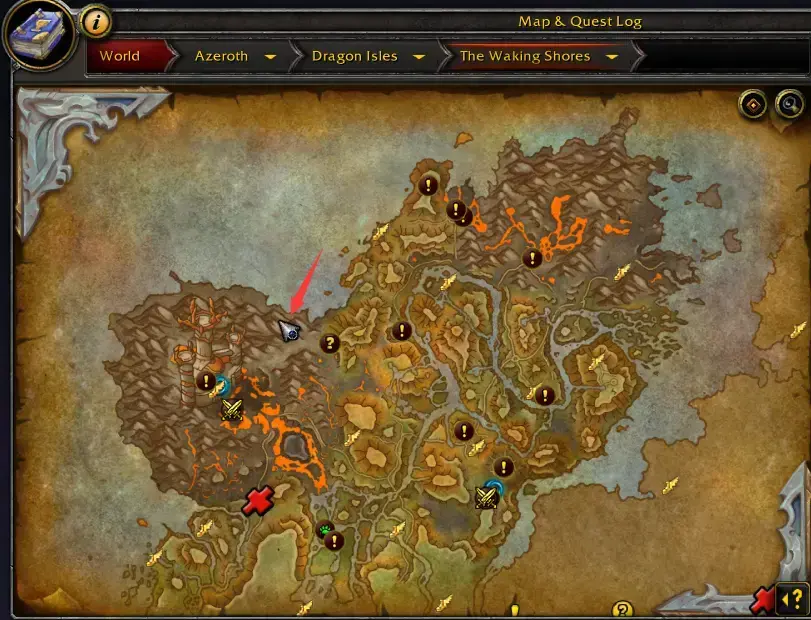The width and height of the screenshot is (811, 620).
Task: Click the round info 'i' button
Action: click(x=94, y=20)
